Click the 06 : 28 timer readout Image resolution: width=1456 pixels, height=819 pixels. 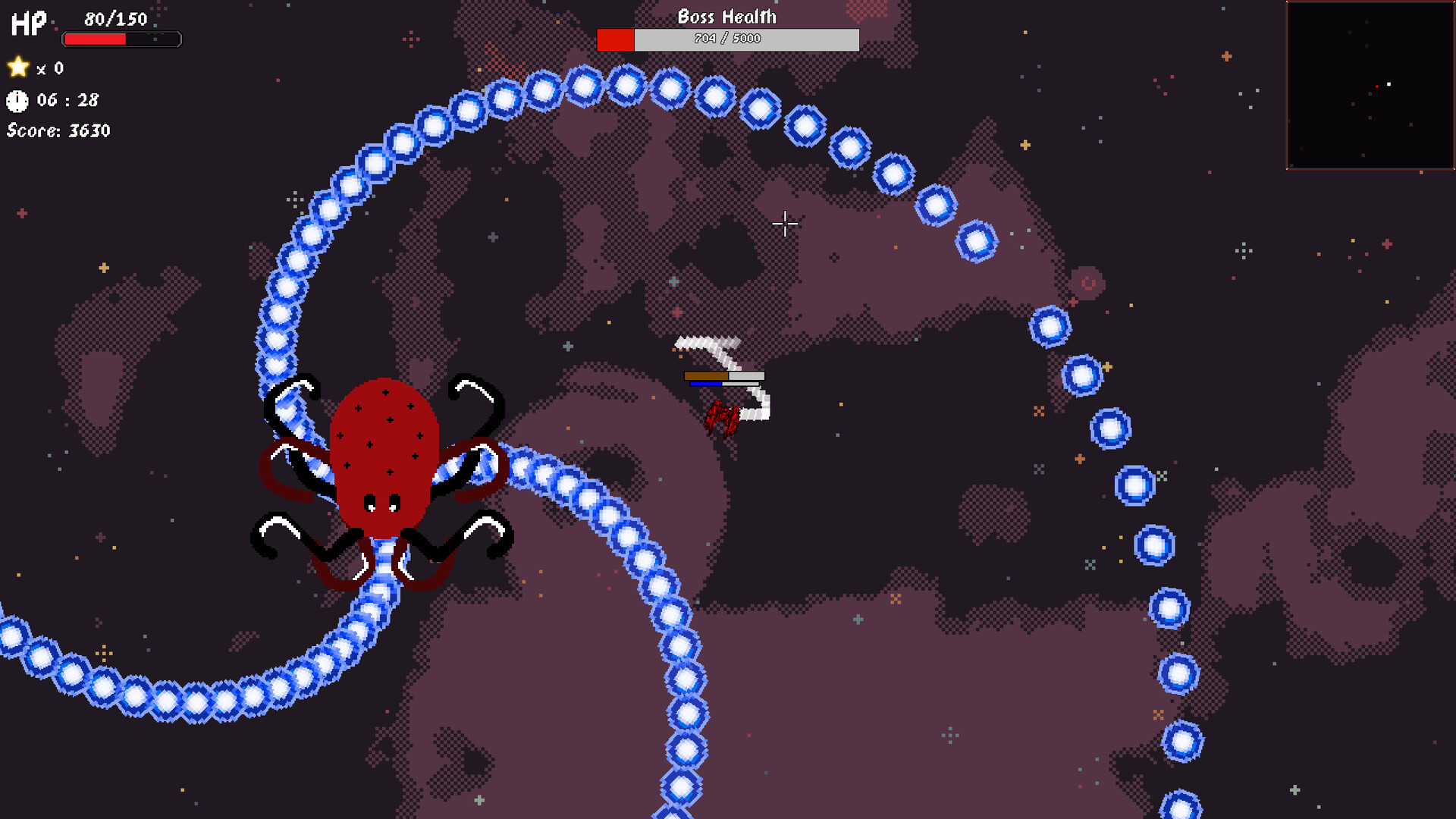(67, 99)
